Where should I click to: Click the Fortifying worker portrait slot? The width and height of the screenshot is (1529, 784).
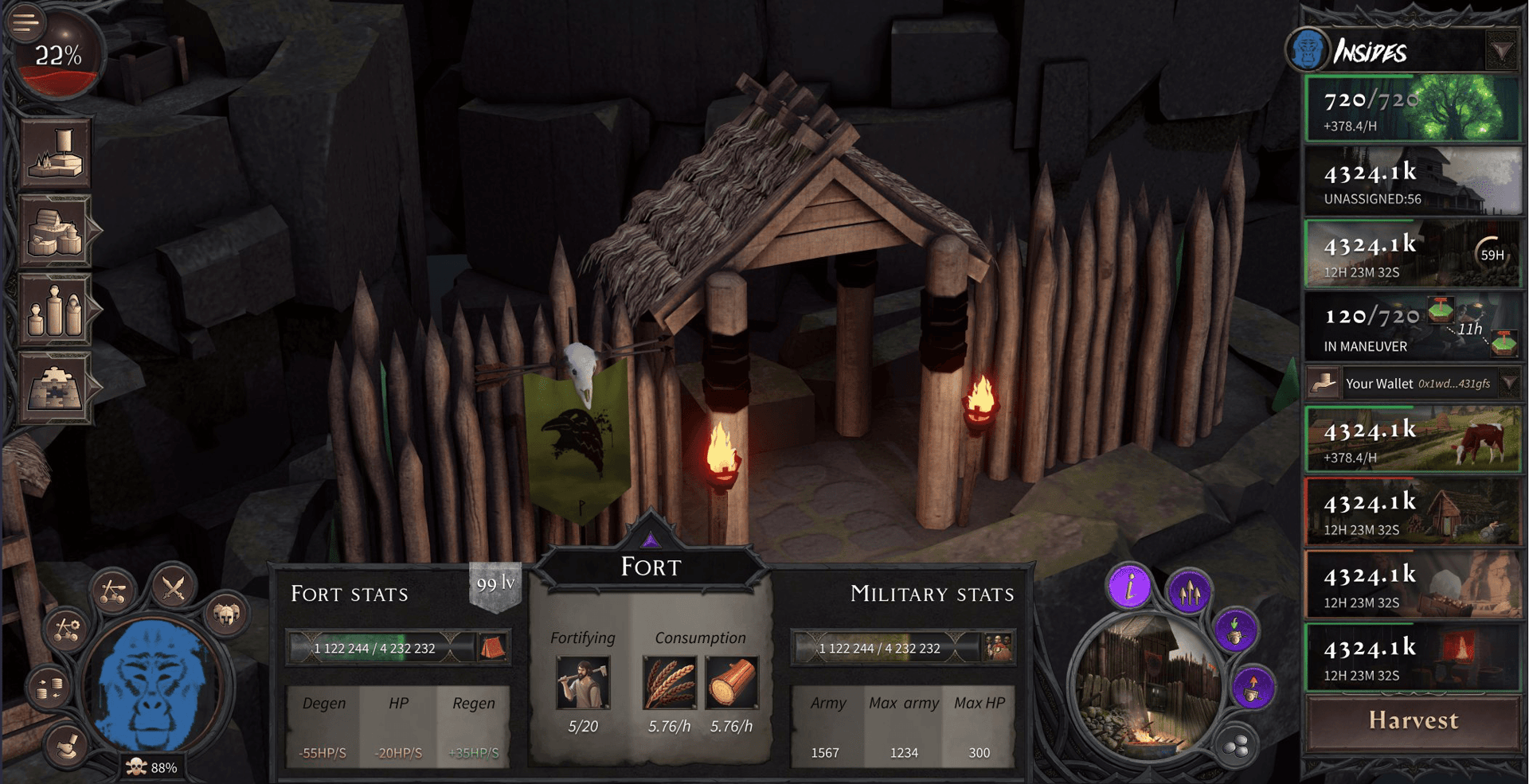[583, 683]
